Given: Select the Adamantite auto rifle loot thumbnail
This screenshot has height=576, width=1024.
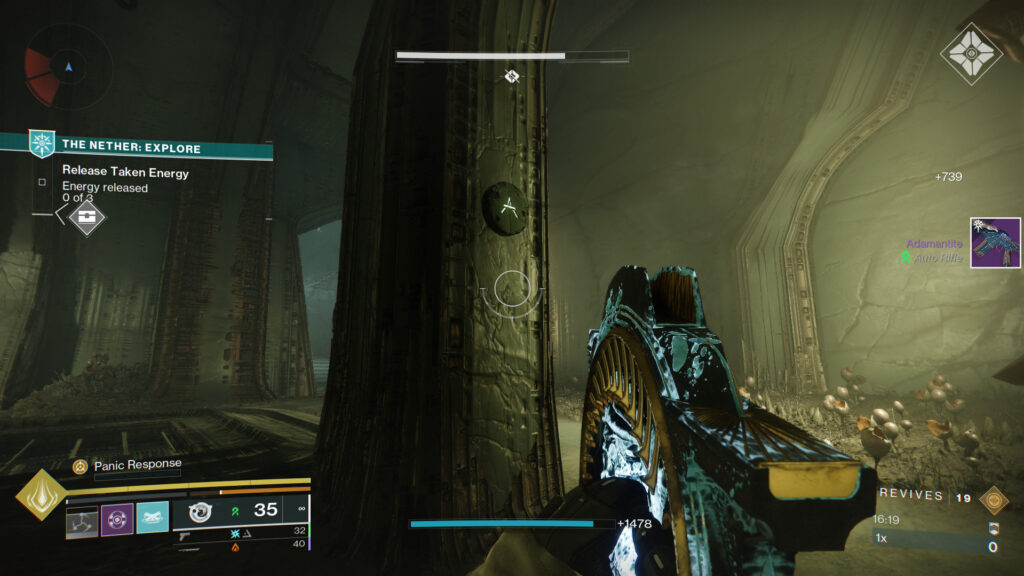Looking at the screenshot, I should [995, 243].
